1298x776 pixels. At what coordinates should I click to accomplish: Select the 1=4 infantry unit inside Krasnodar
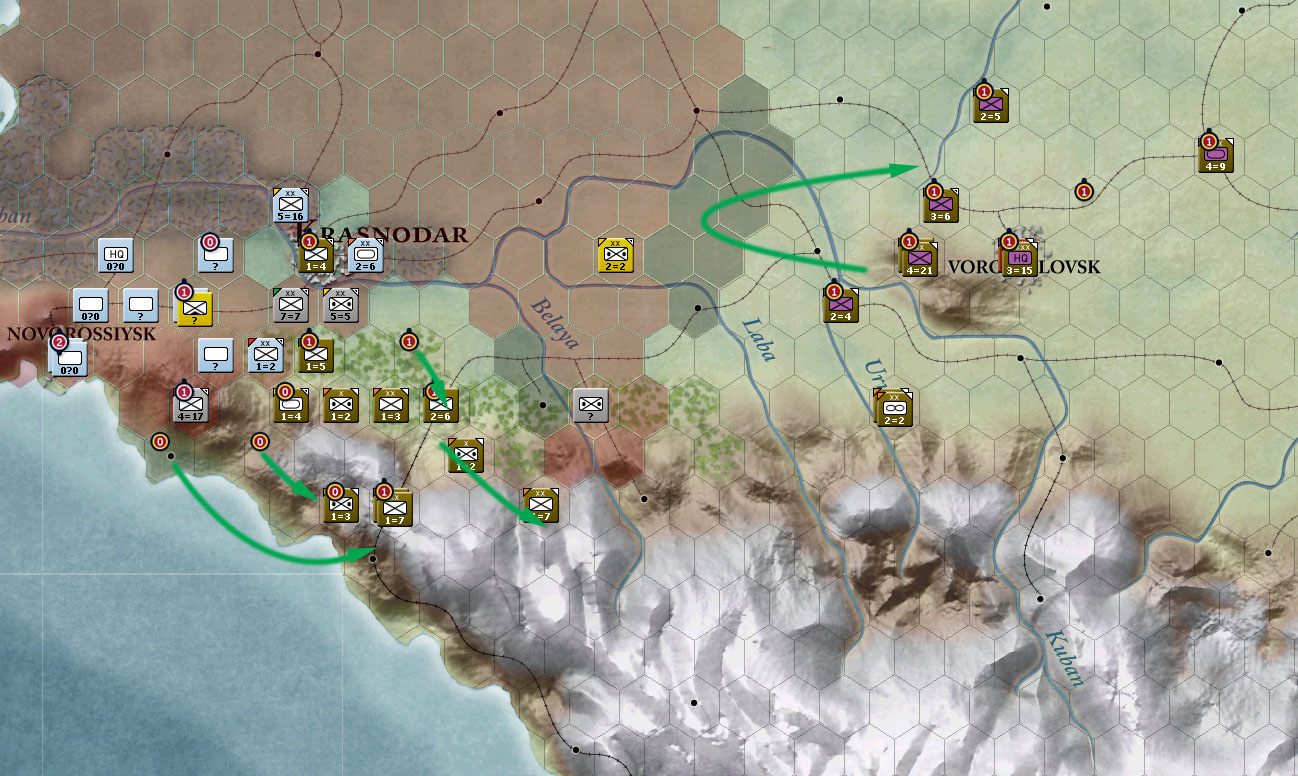tap(315, 258)
